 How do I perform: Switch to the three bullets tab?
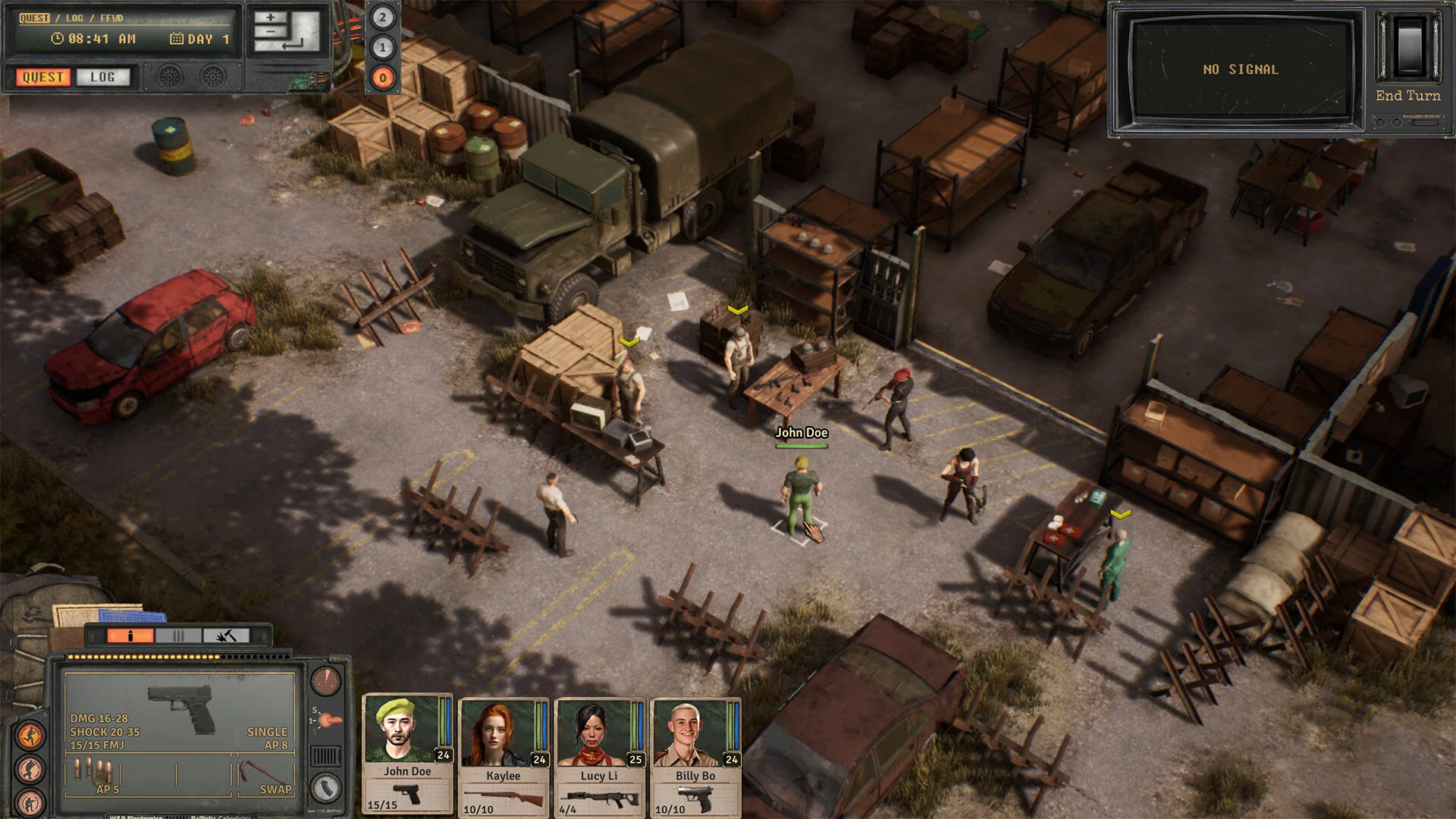[178, 635]
